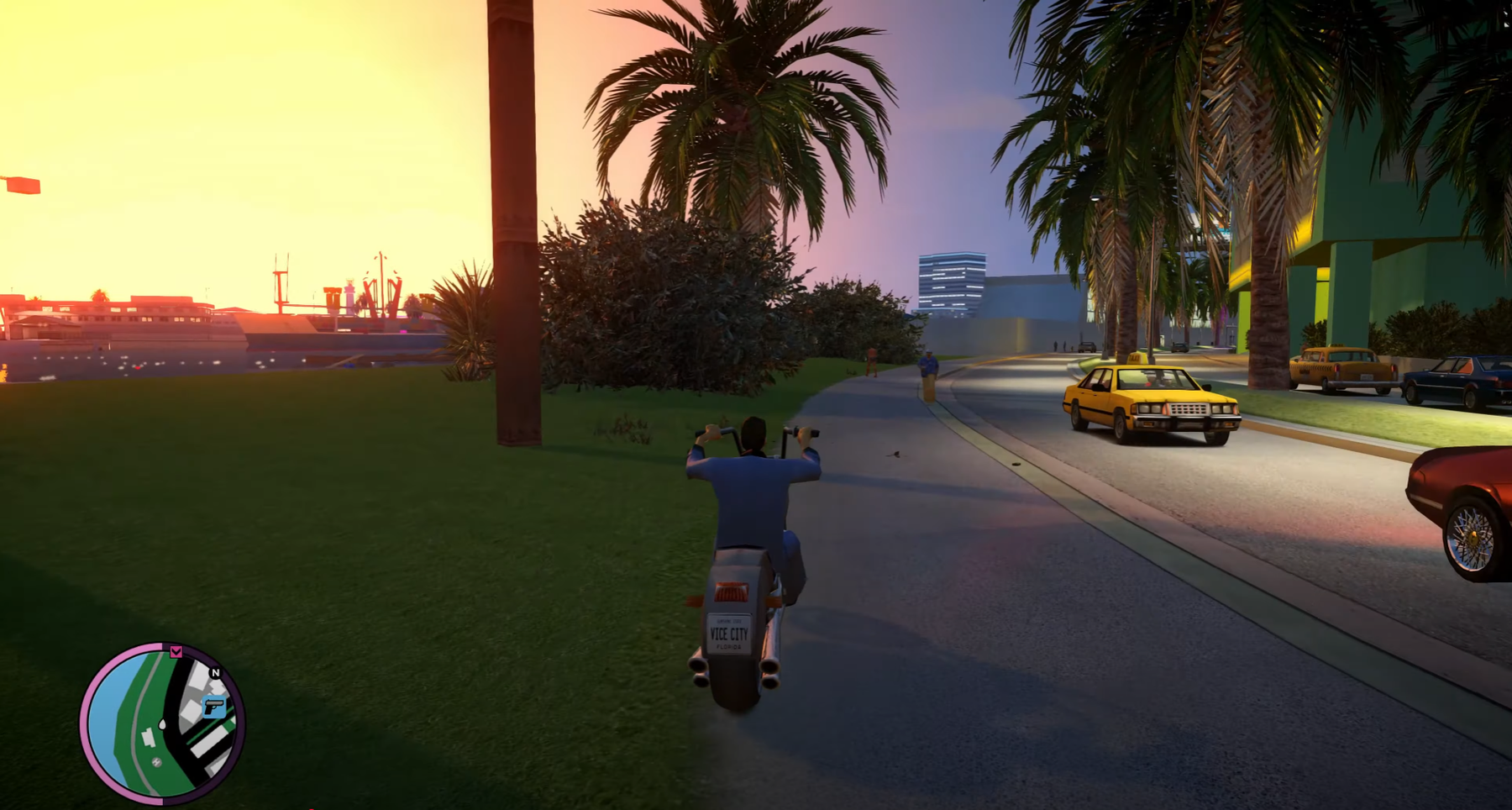Viewport: 1512px width, 810px height.
Task: Click the pedestrian walking on the sidewalk
Action: click(927, 361)
